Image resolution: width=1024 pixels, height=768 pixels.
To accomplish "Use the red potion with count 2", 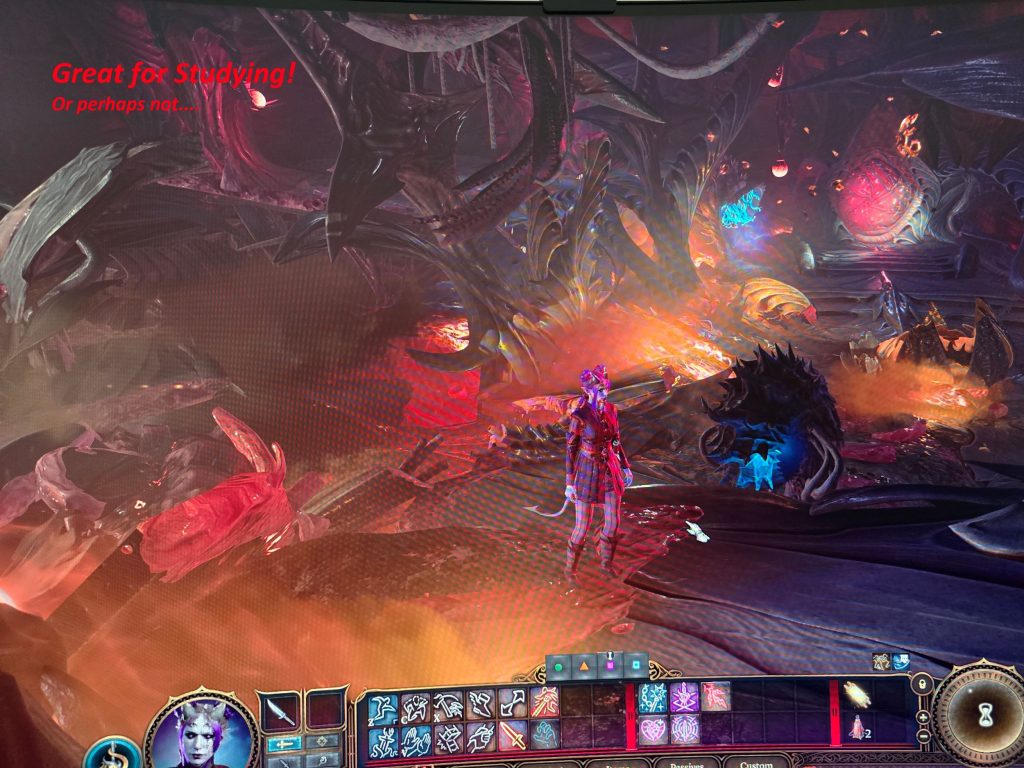I will click(x=856, y=728).
